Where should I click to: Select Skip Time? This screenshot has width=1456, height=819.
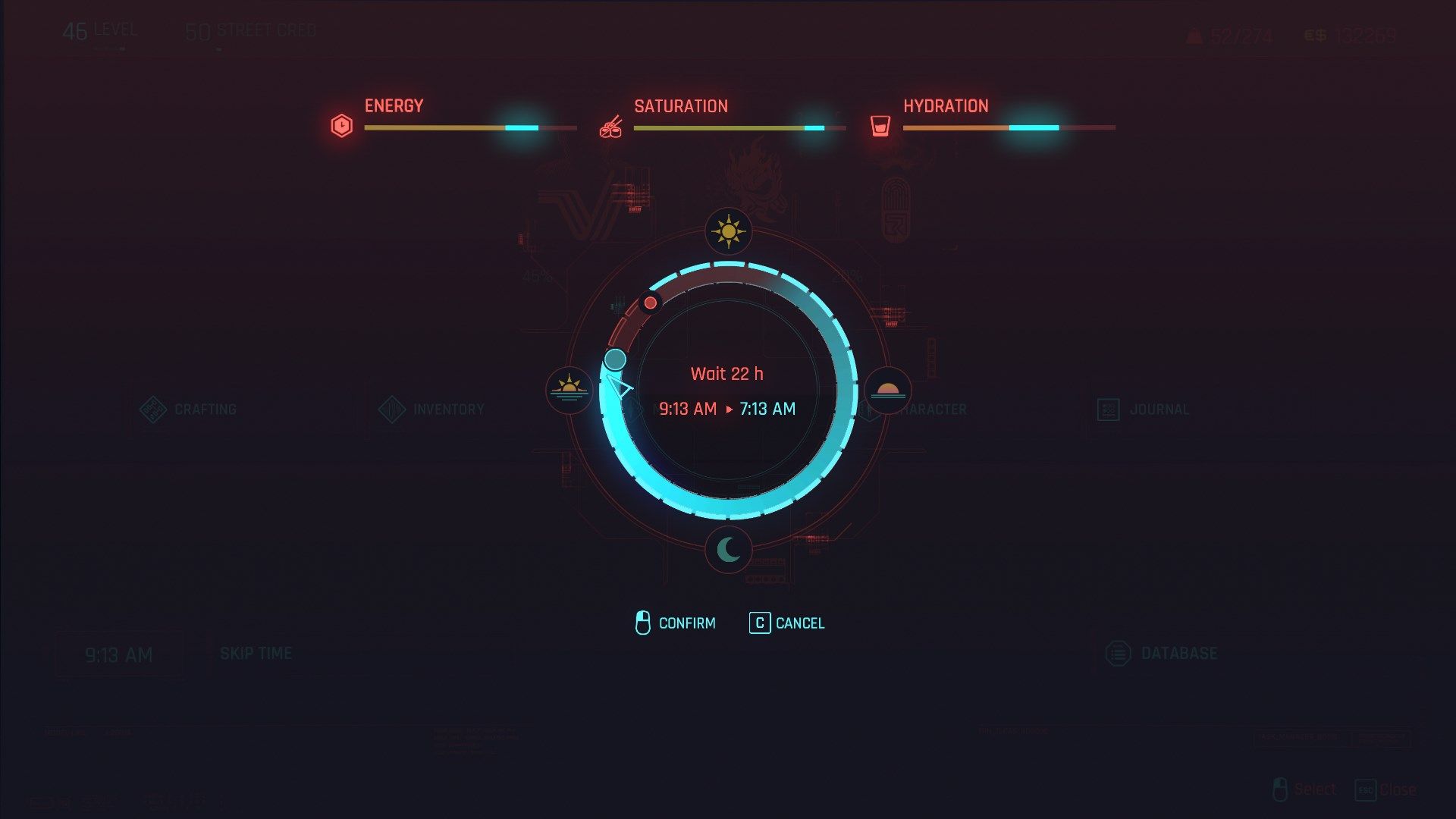click(256, 652)
